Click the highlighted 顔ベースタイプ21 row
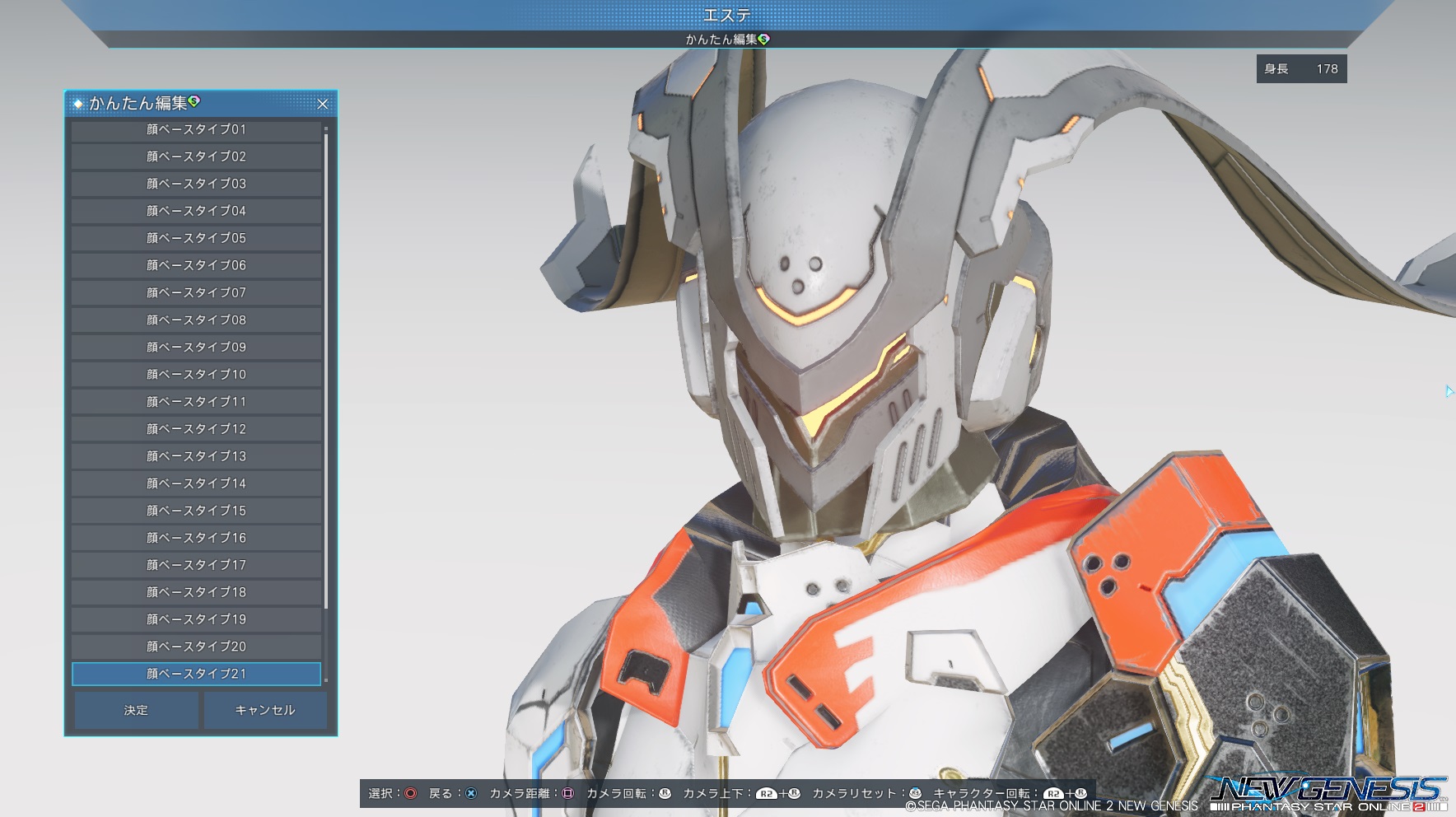This screenshot has height=817, width=1456. click(x=196, y=674)
